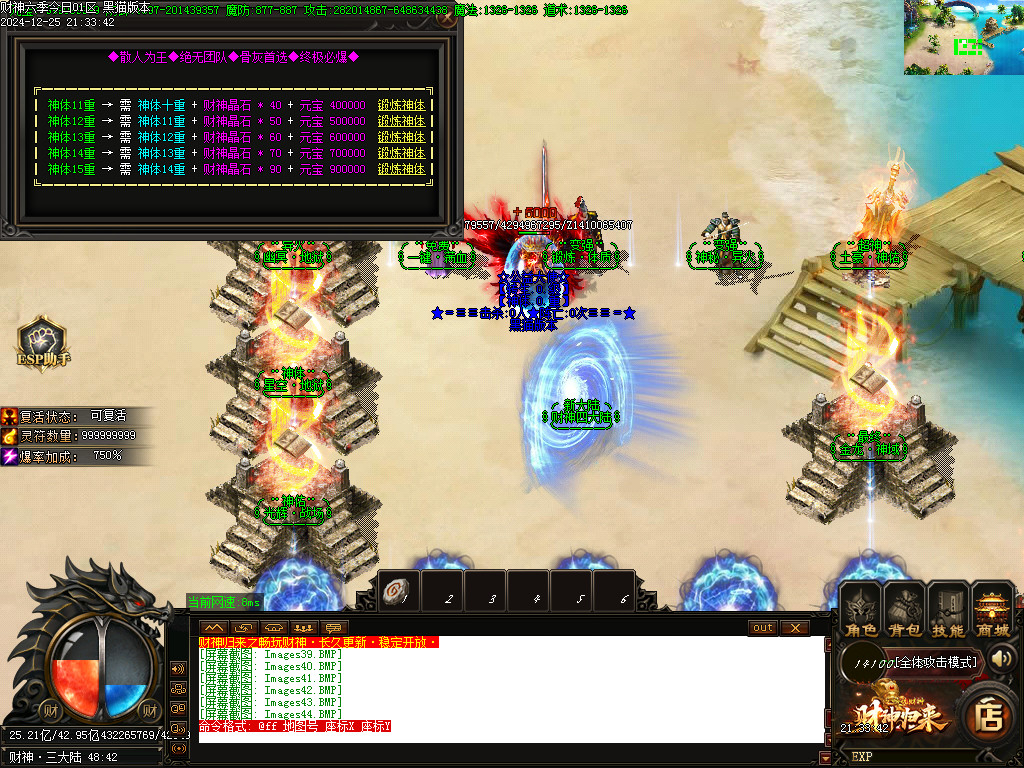
Task: Activate 锻炼神体 on the 神体14重 row
Action: [402, 153]
